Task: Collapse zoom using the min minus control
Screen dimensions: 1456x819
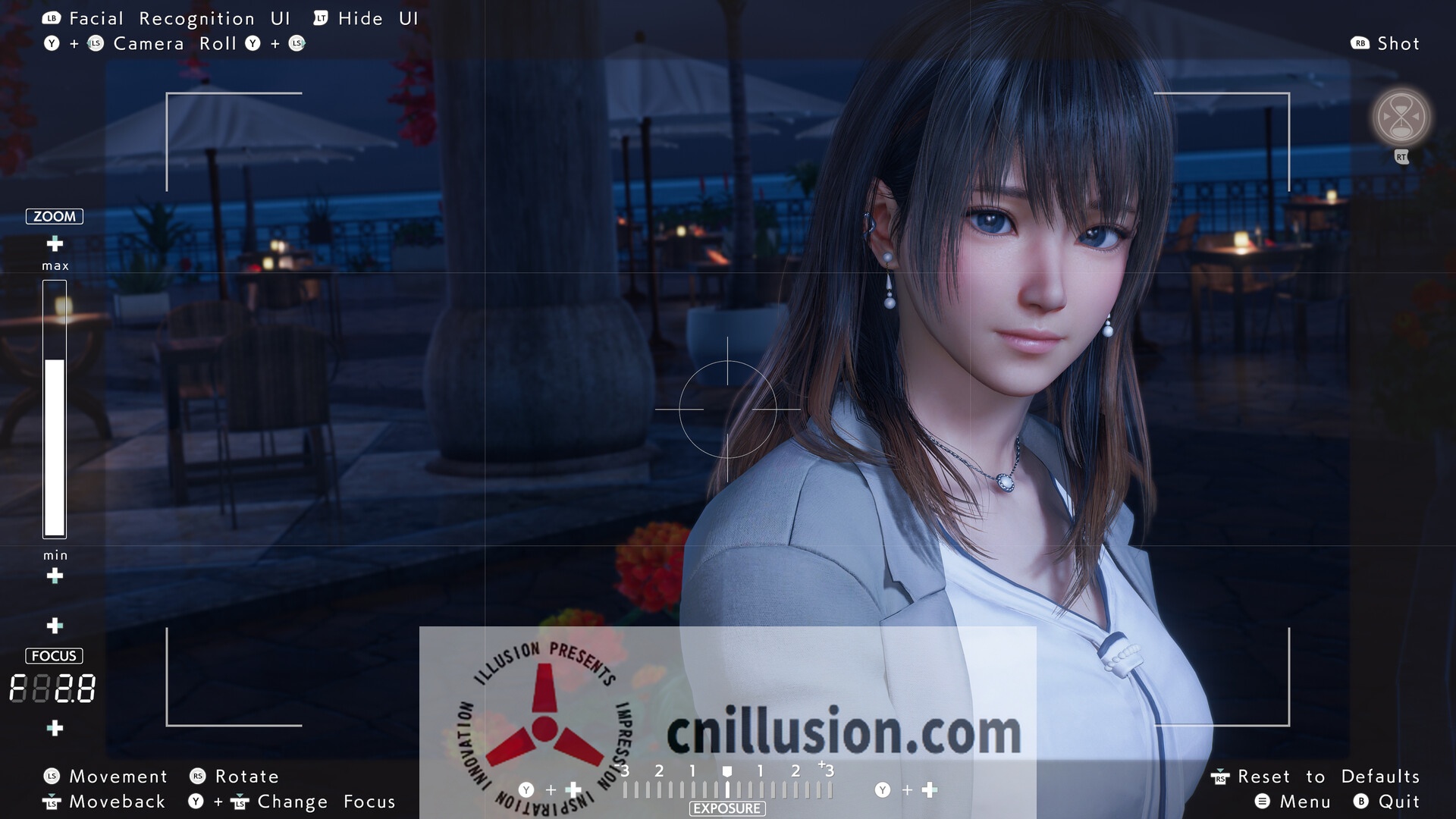Action: [54, 576]
